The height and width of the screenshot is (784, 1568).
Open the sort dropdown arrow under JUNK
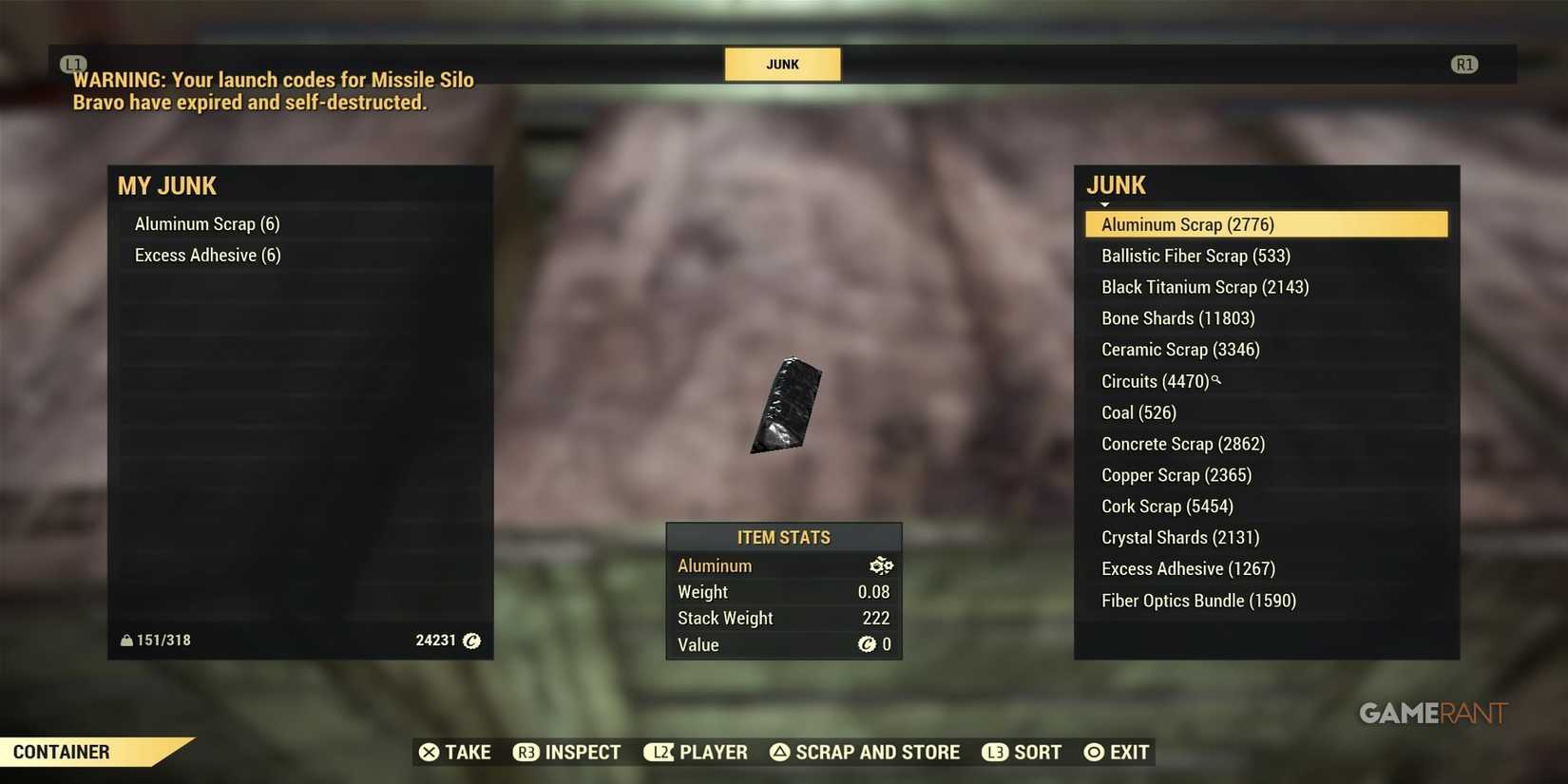[1105, 204]
